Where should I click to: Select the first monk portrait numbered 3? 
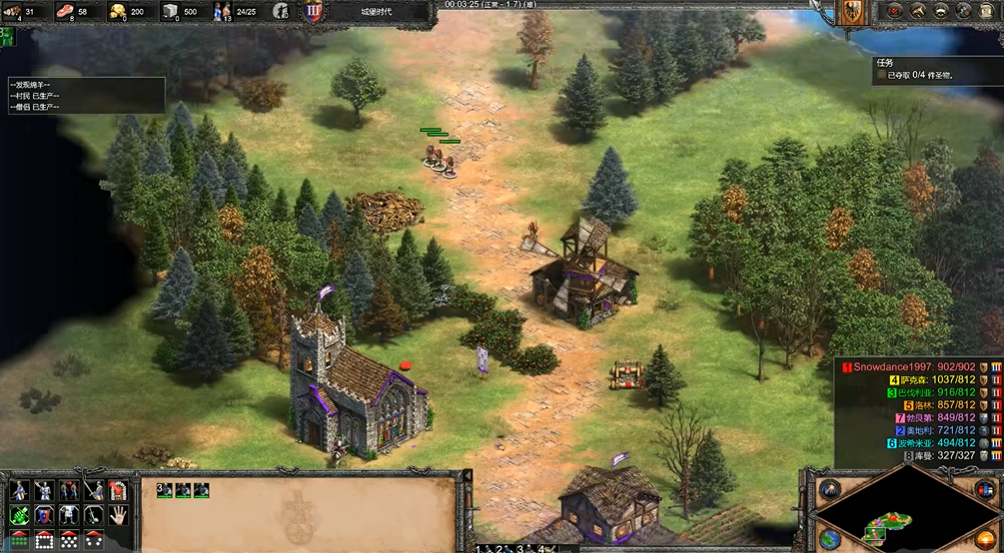tap(165, 490)
